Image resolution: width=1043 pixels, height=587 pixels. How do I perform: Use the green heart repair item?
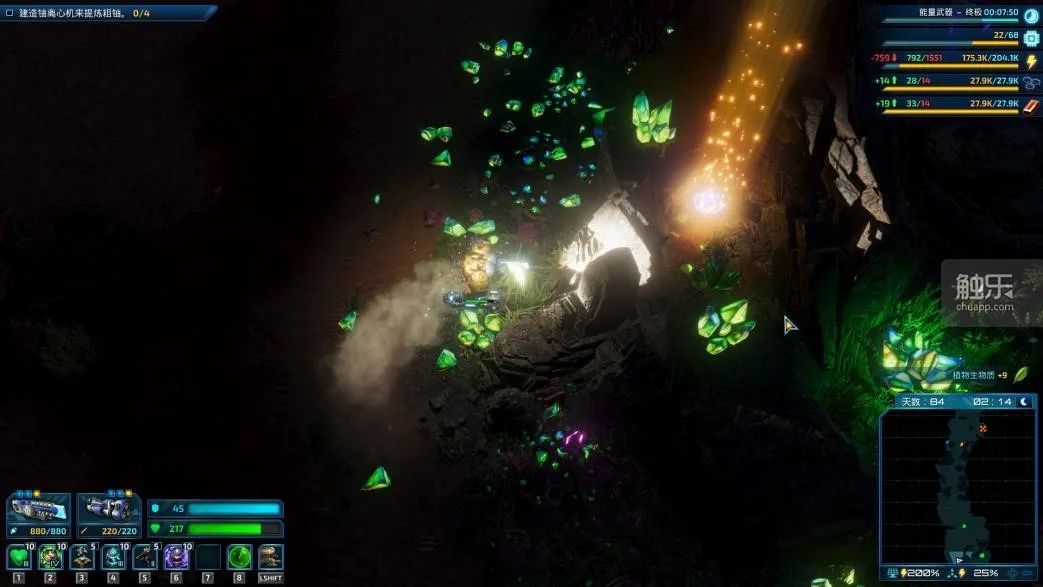coord(18,556)
